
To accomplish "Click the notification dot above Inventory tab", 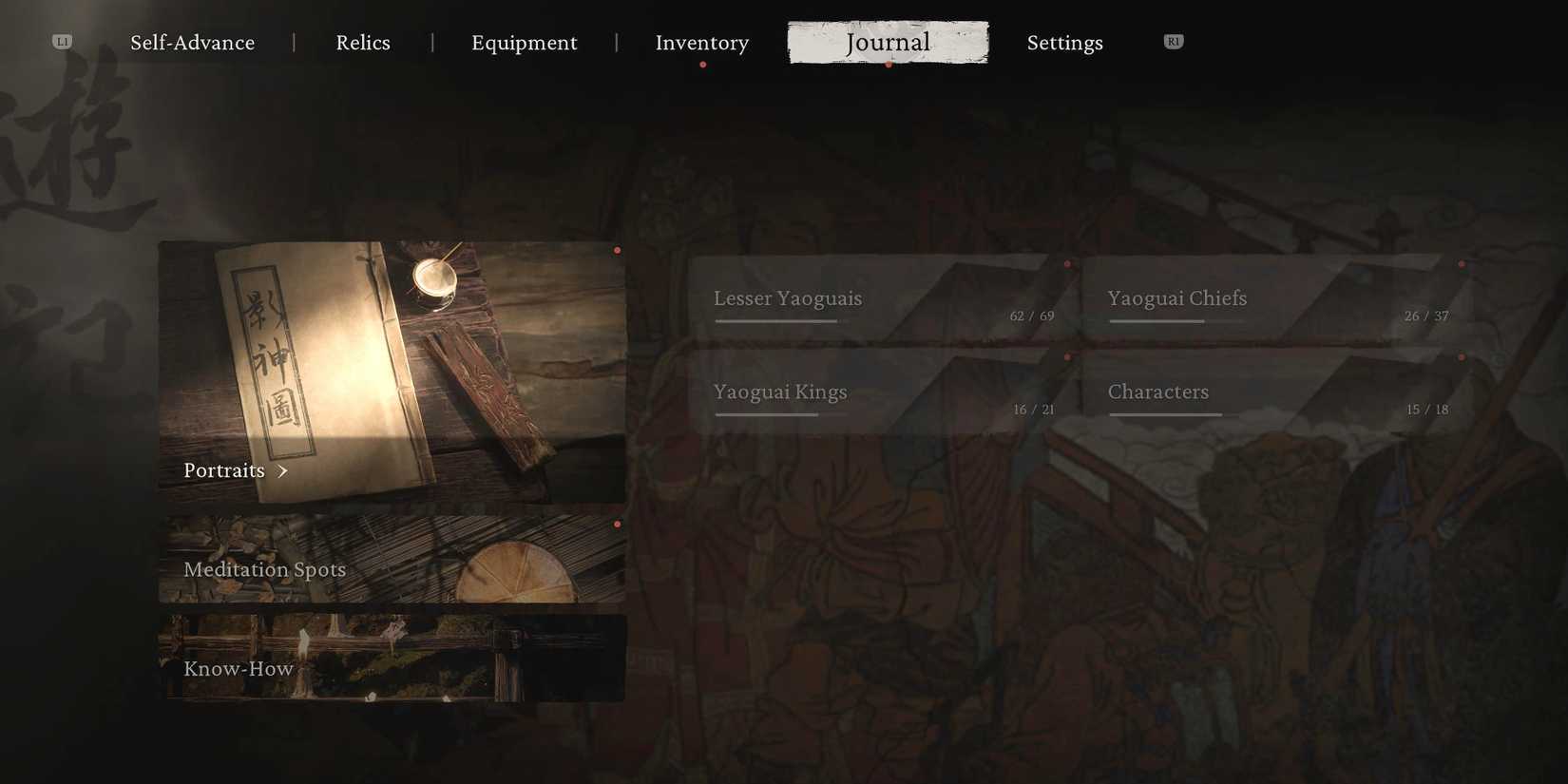I will click(703, 65).
